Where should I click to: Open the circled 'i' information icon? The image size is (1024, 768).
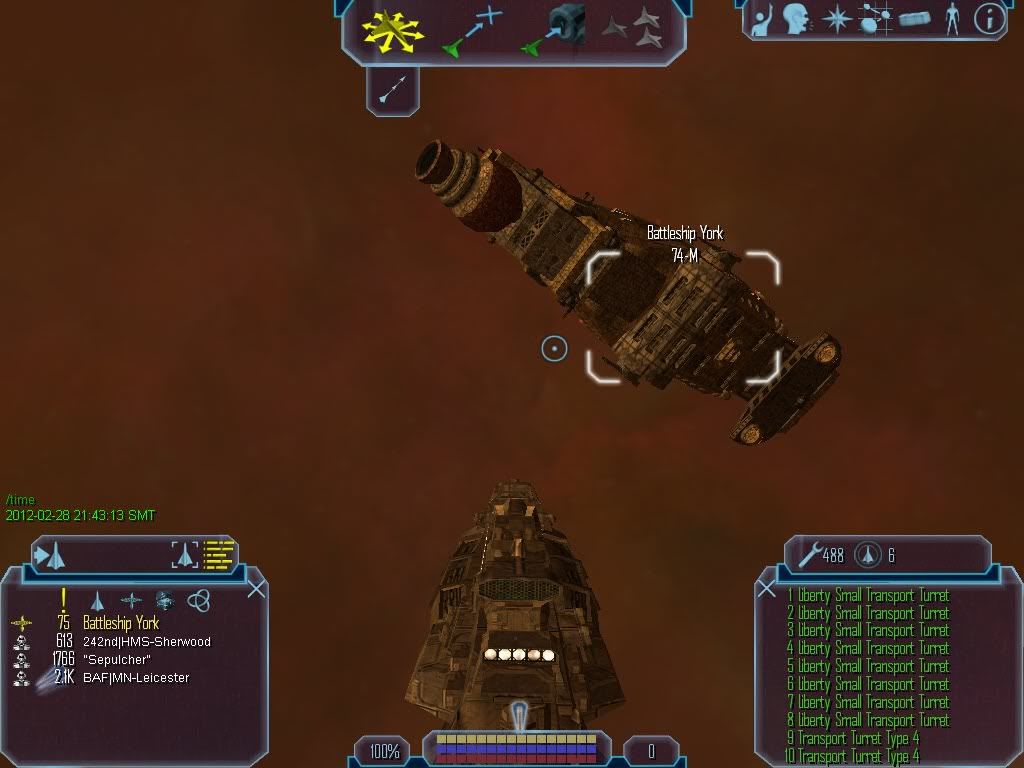[989, 19]
